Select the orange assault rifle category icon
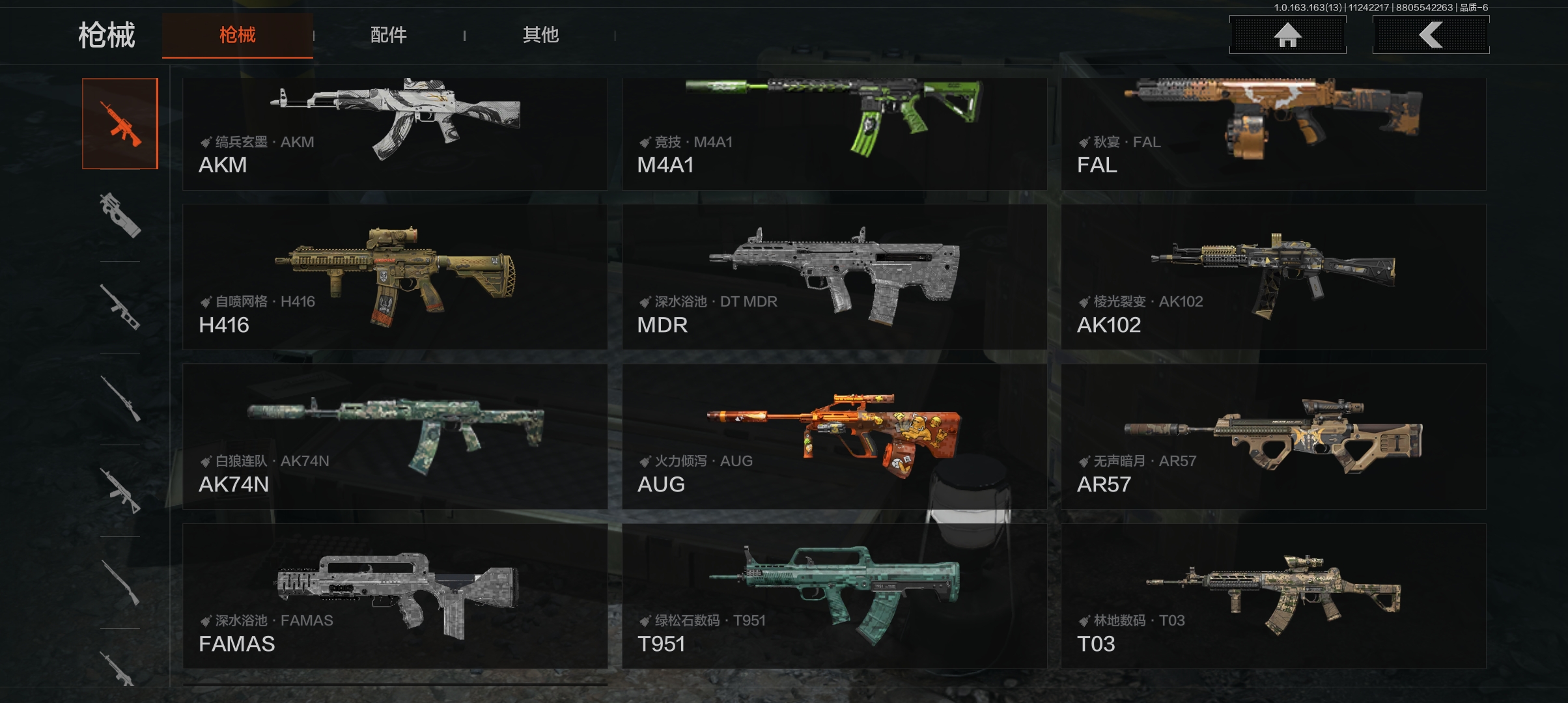Image resolution: width=1568 pixels, height=703 pixels. pyautogui.click(x=120, y=124)
